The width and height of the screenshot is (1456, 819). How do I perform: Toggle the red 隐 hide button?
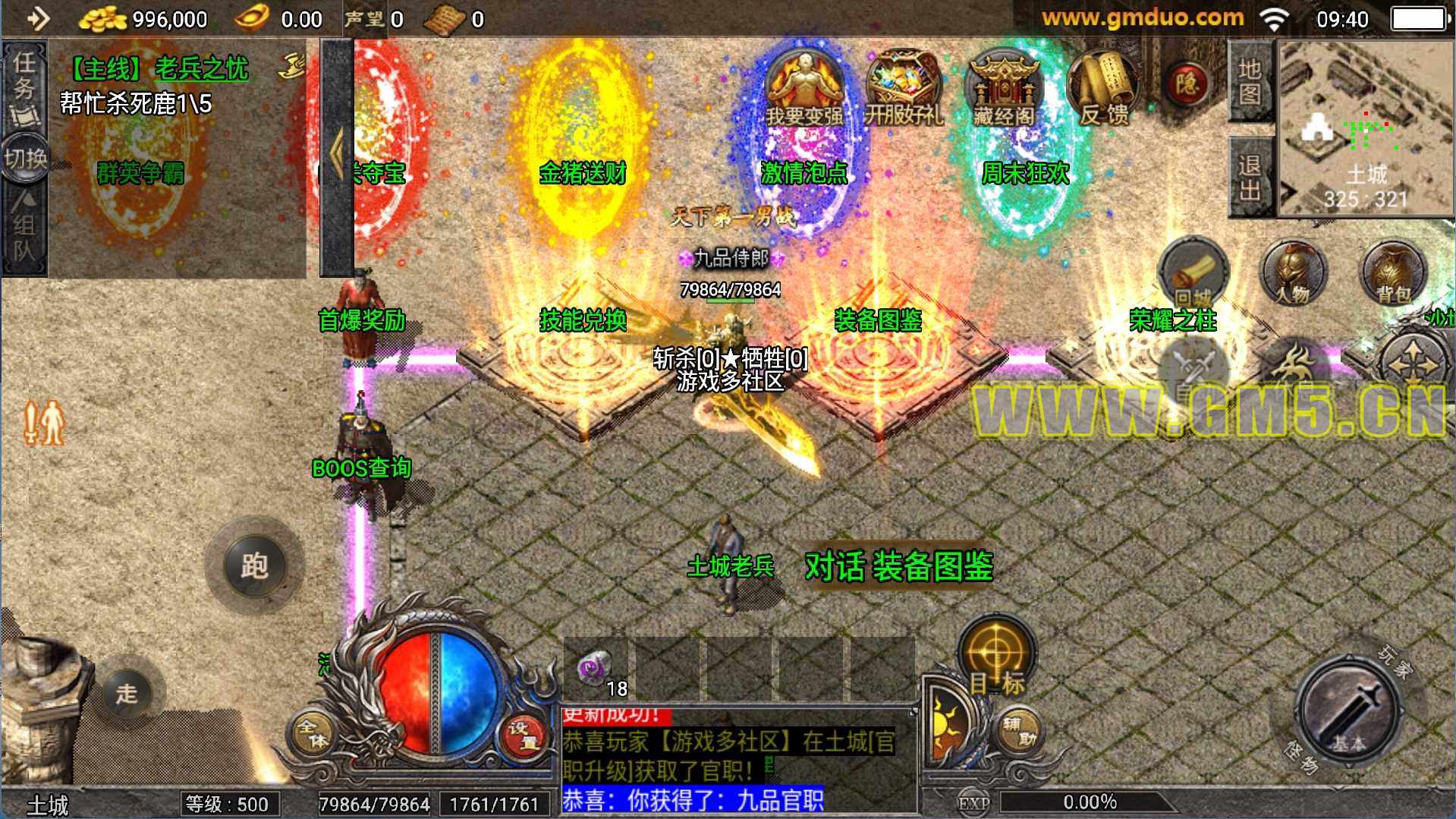[x=1187, y=82]
